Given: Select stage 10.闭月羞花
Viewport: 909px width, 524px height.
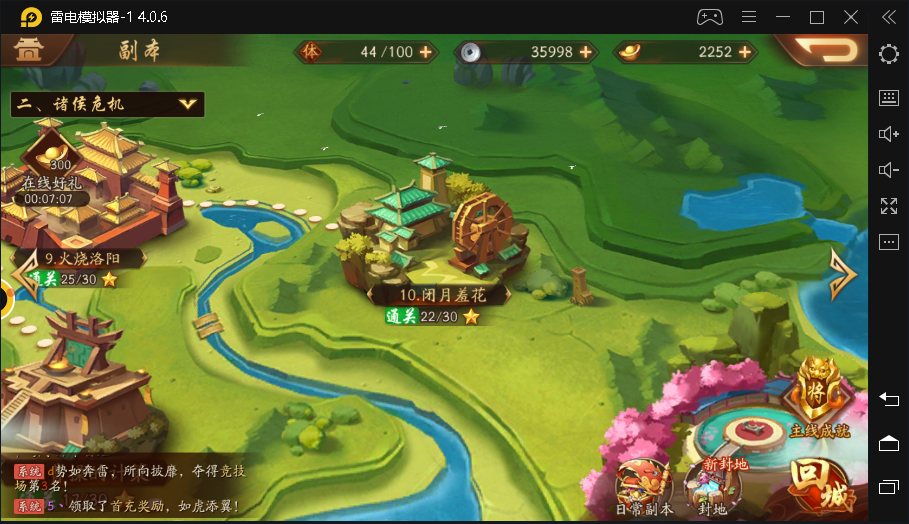Looking at the screenshot, I should click(x=439, y=295).
